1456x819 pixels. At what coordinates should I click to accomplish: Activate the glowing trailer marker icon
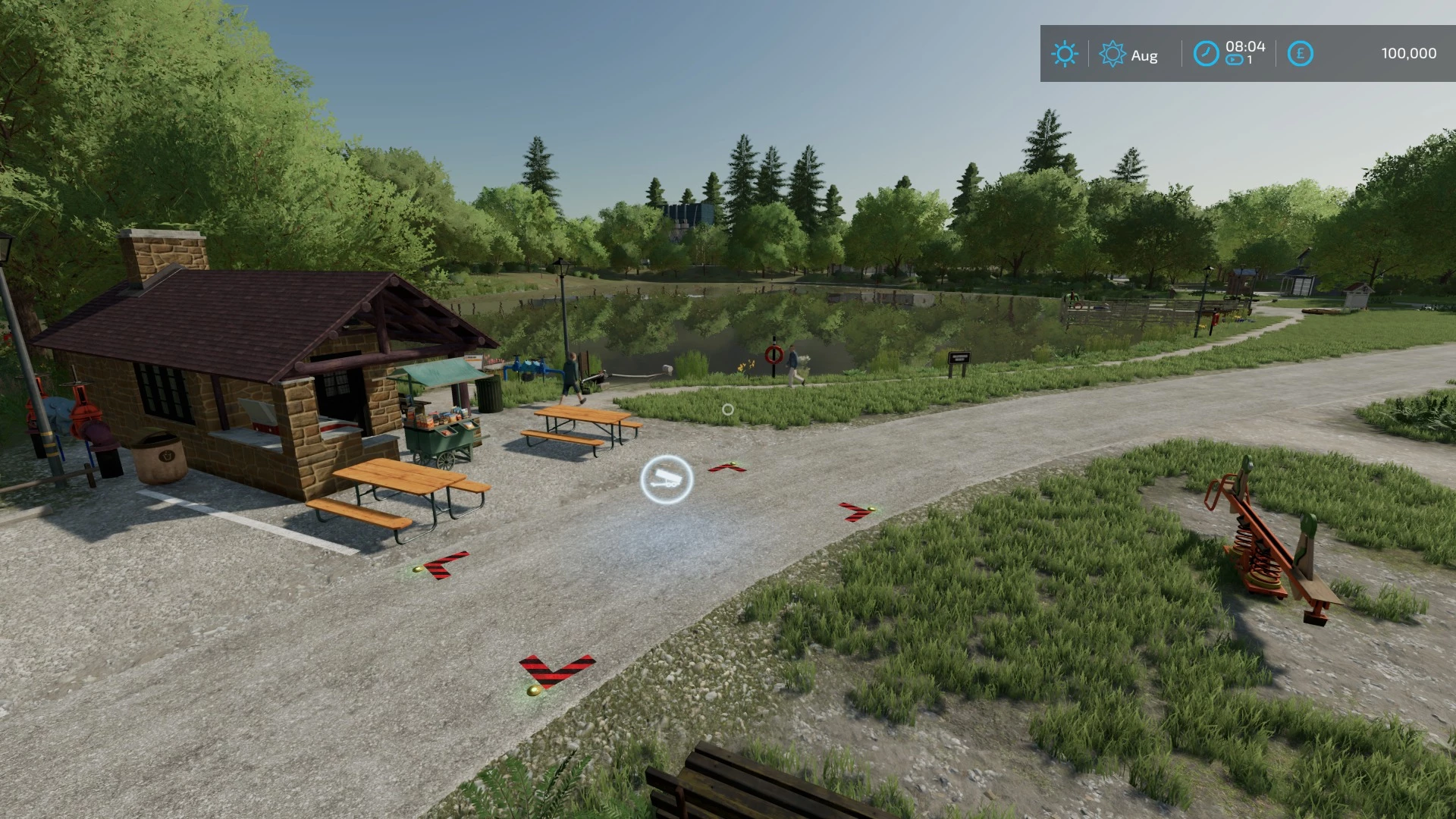[x=667, y=479]
